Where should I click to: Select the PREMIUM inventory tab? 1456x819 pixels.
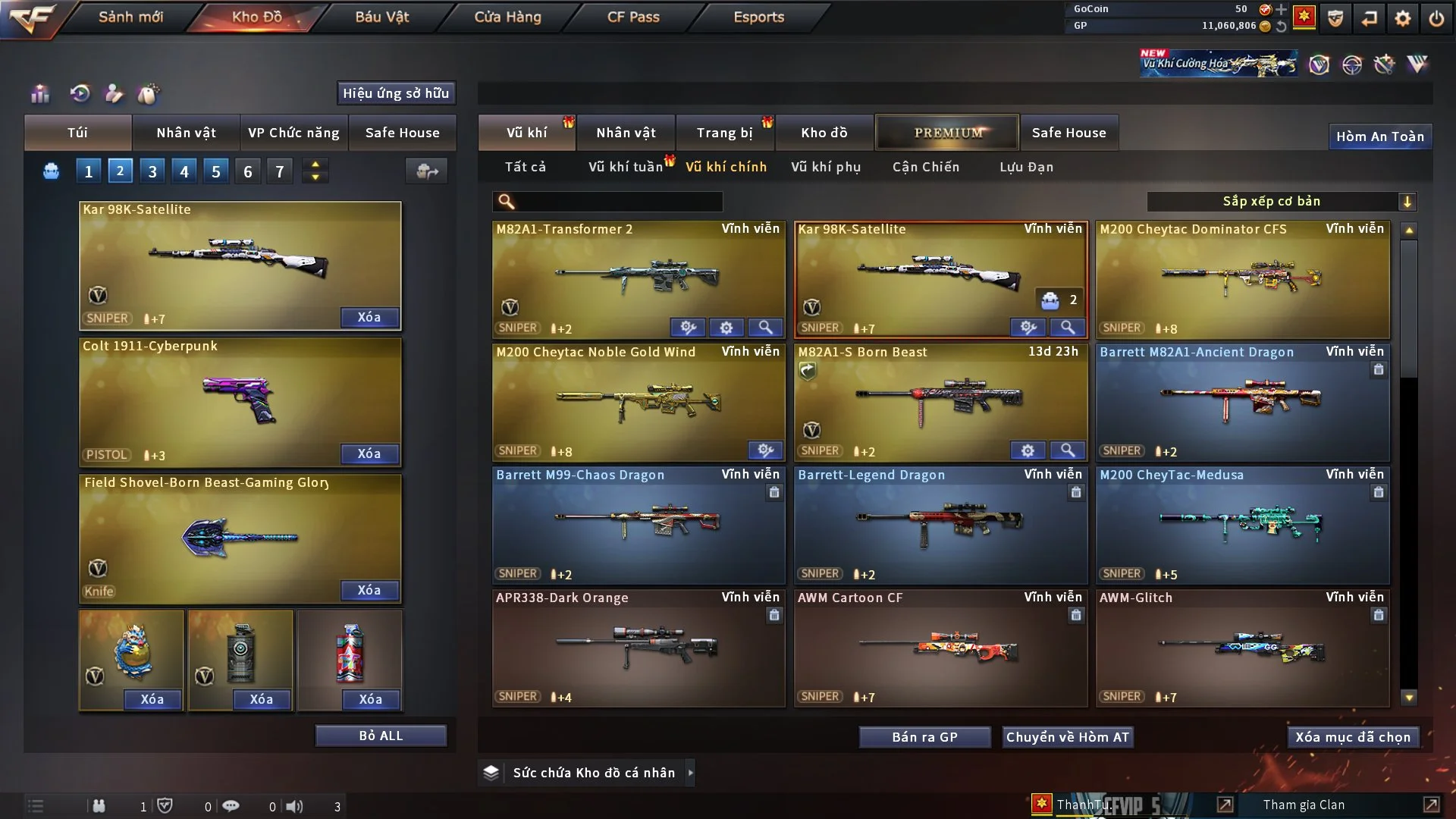(x=947, y=133)
